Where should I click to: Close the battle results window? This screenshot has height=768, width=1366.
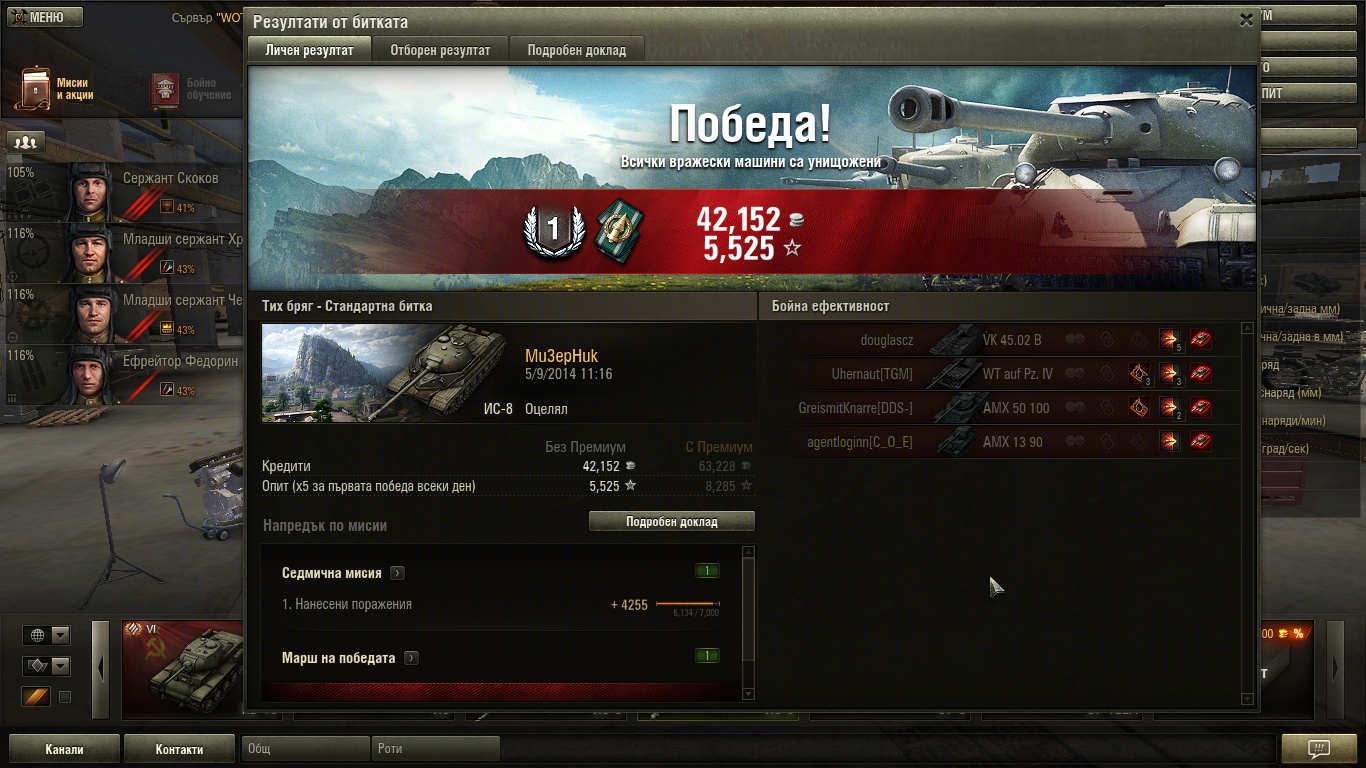pos(1246,19)
